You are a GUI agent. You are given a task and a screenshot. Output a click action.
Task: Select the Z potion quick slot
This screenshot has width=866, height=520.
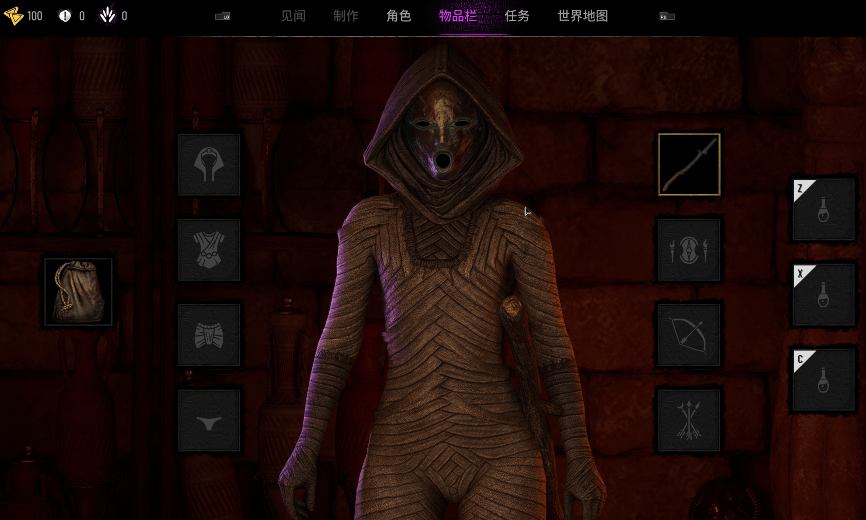click(824, 209)
